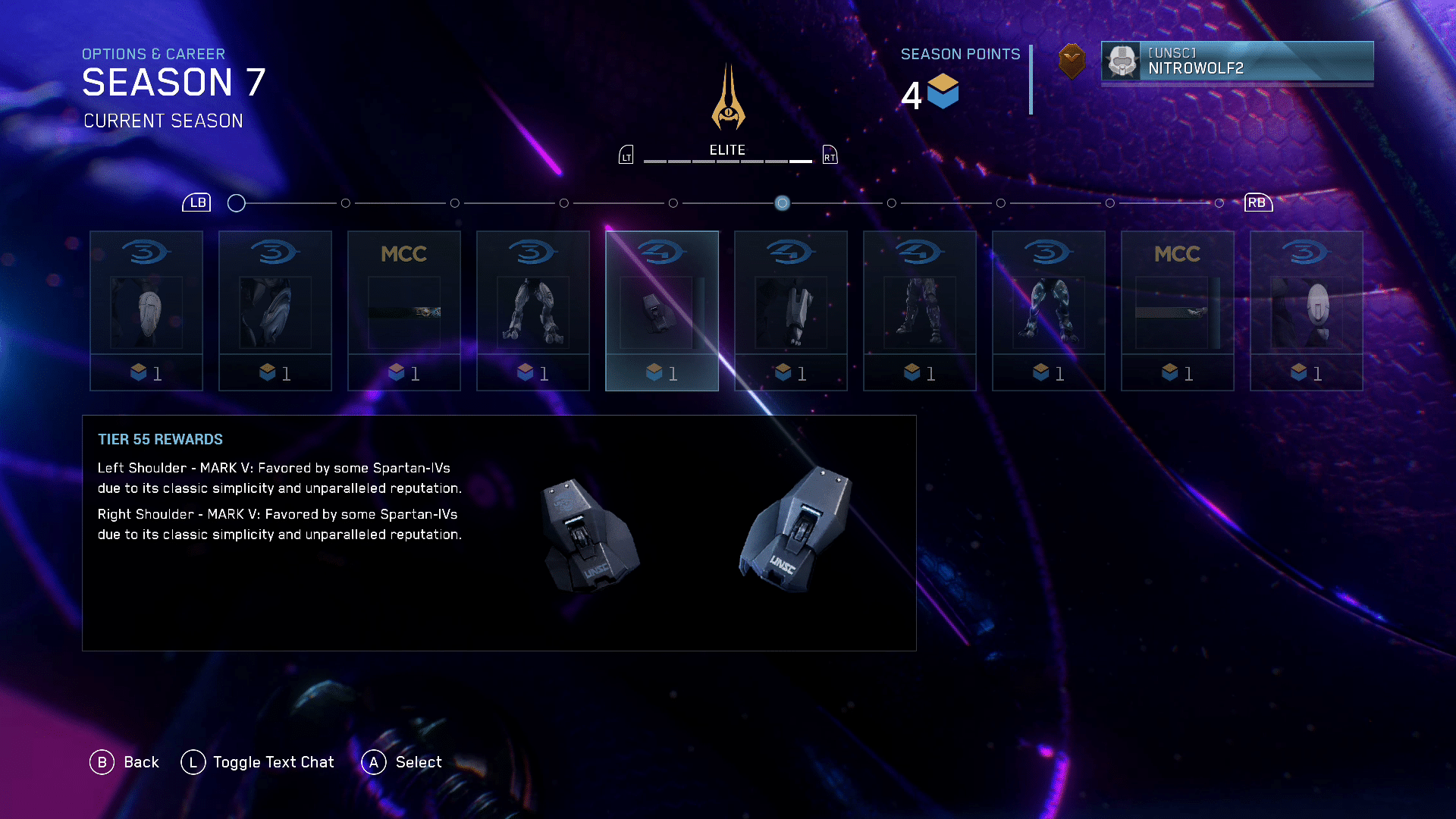1456x819 pixels.
Task: Select the Halo 4 white forearm armor tile
Action: coord(790,310)
